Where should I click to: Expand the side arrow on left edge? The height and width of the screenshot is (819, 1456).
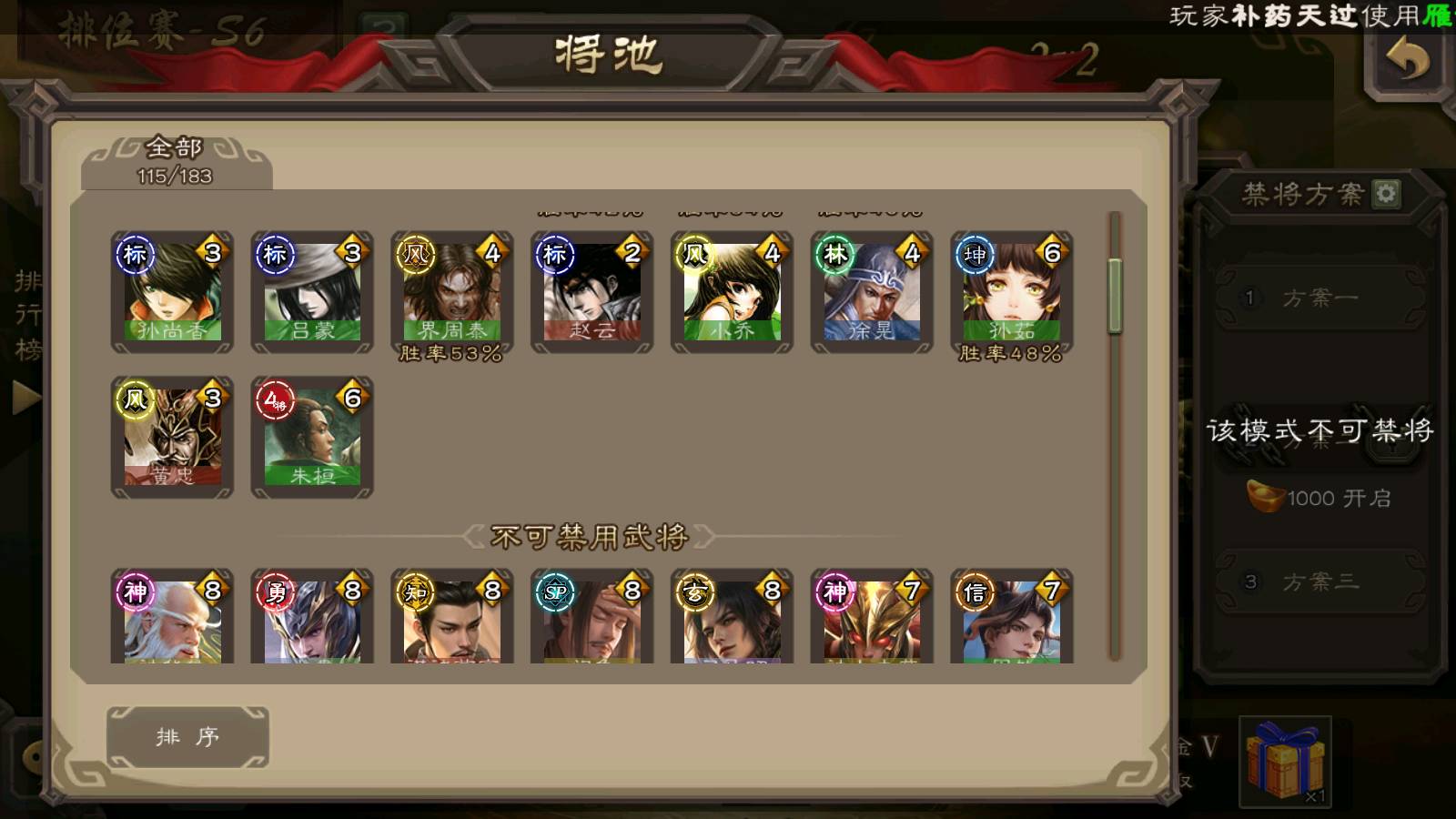point(25,398)
